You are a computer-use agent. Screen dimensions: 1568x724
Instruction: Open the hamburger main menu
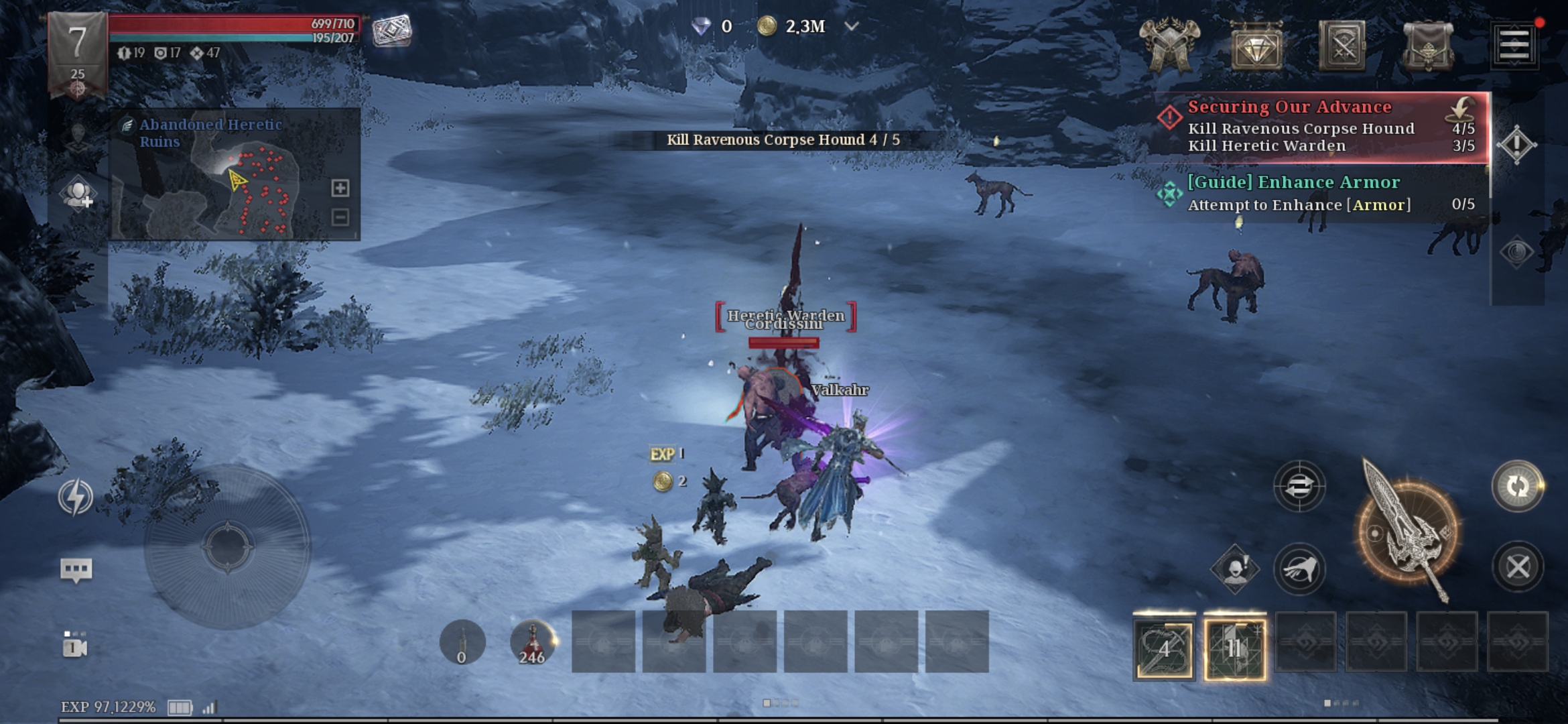tap(1514, 45)
